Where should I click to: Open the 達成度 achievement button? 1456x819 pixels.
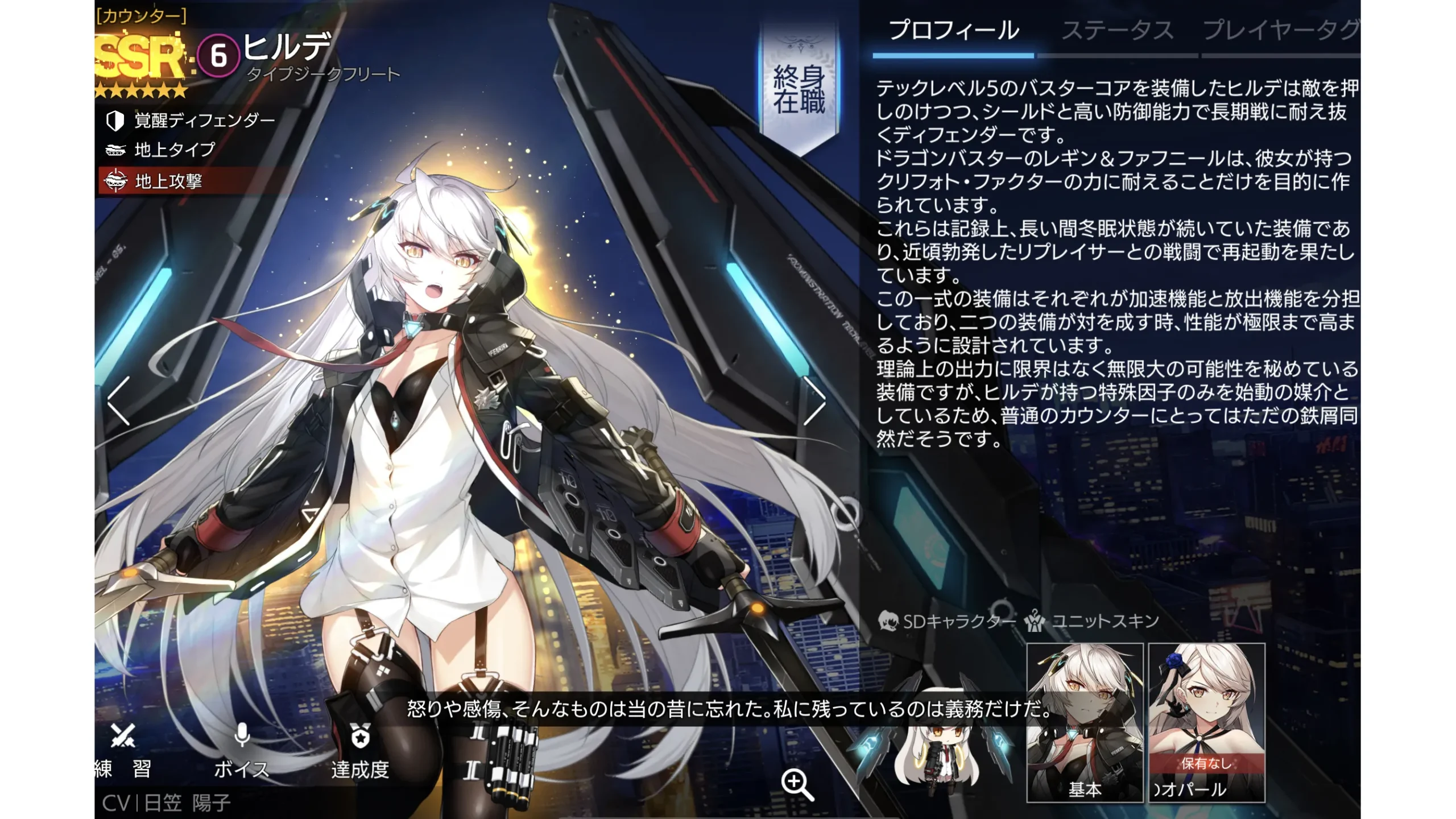tap(360, 751)
